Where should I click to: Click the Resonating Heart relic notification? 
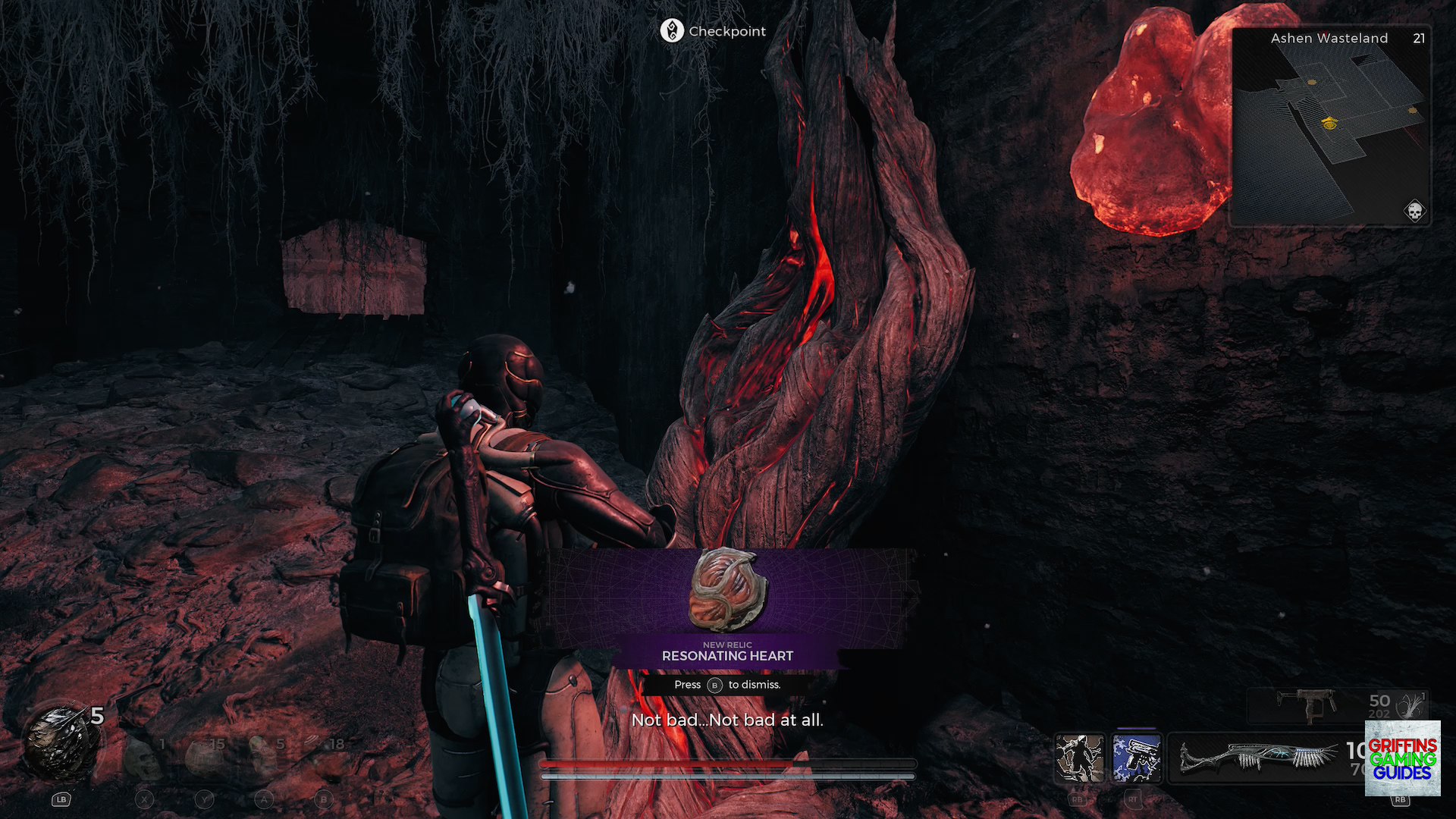[x=727, y=610]
